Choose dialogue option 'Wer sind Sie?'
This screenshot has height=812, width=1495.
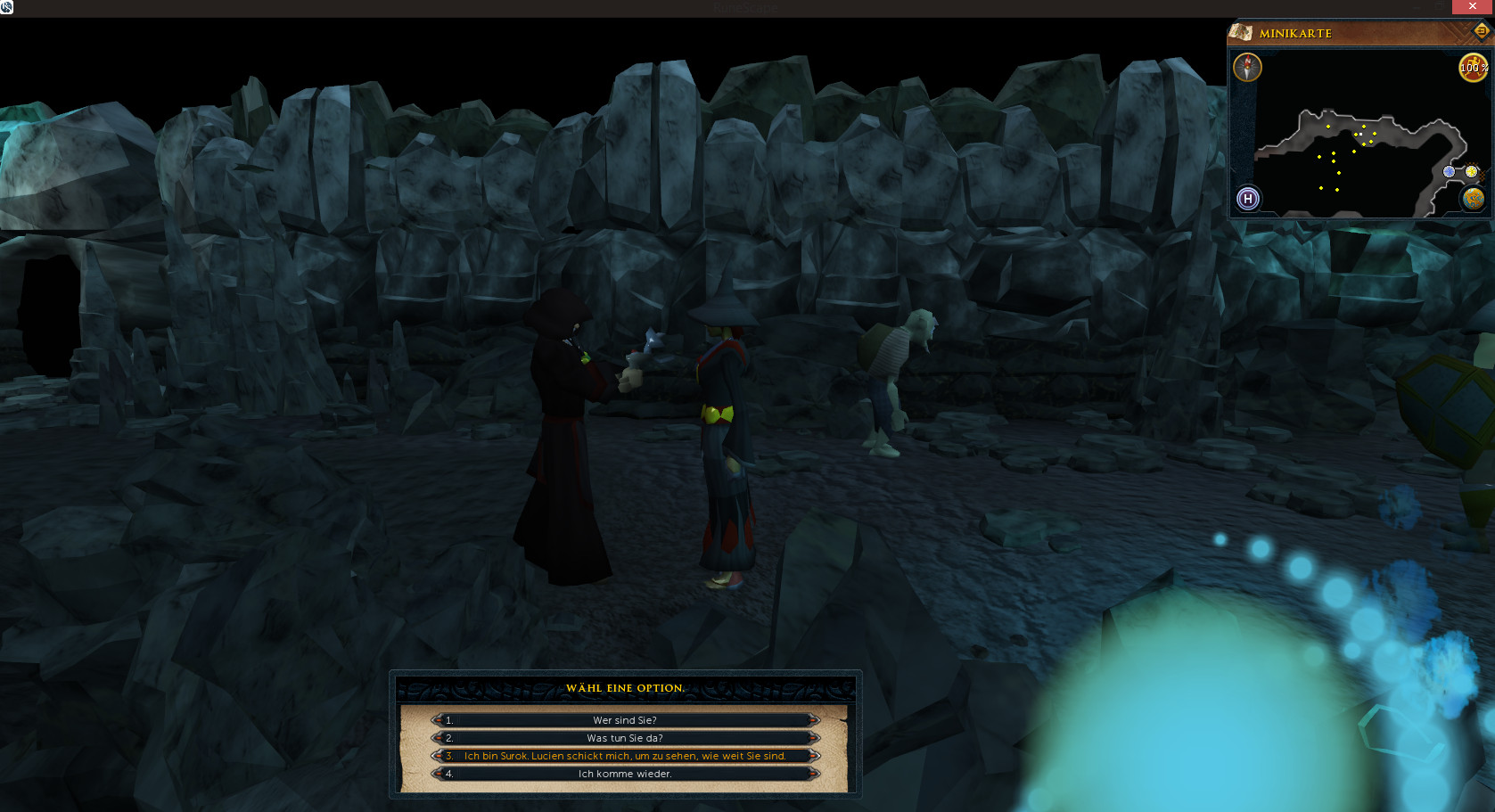[624, 720]
